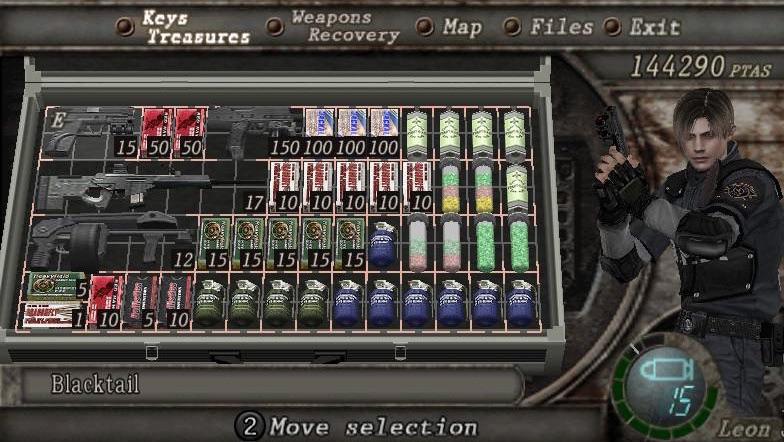784x442 pixels.
Task: Select the TMP submachine gun with 150 rounds
Action: 253,129
